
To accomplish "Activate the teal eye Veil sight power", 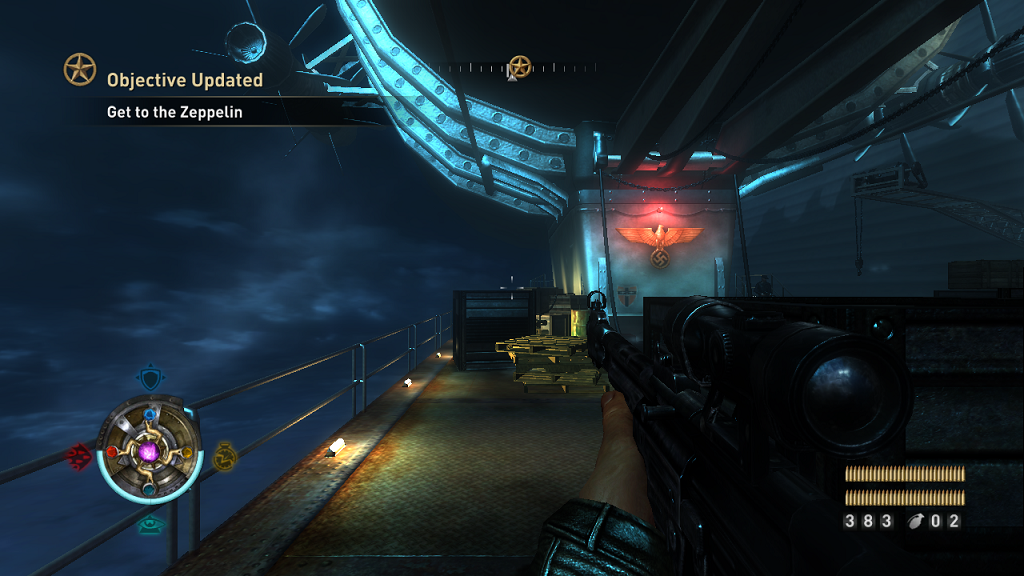I will pos(150,523).
